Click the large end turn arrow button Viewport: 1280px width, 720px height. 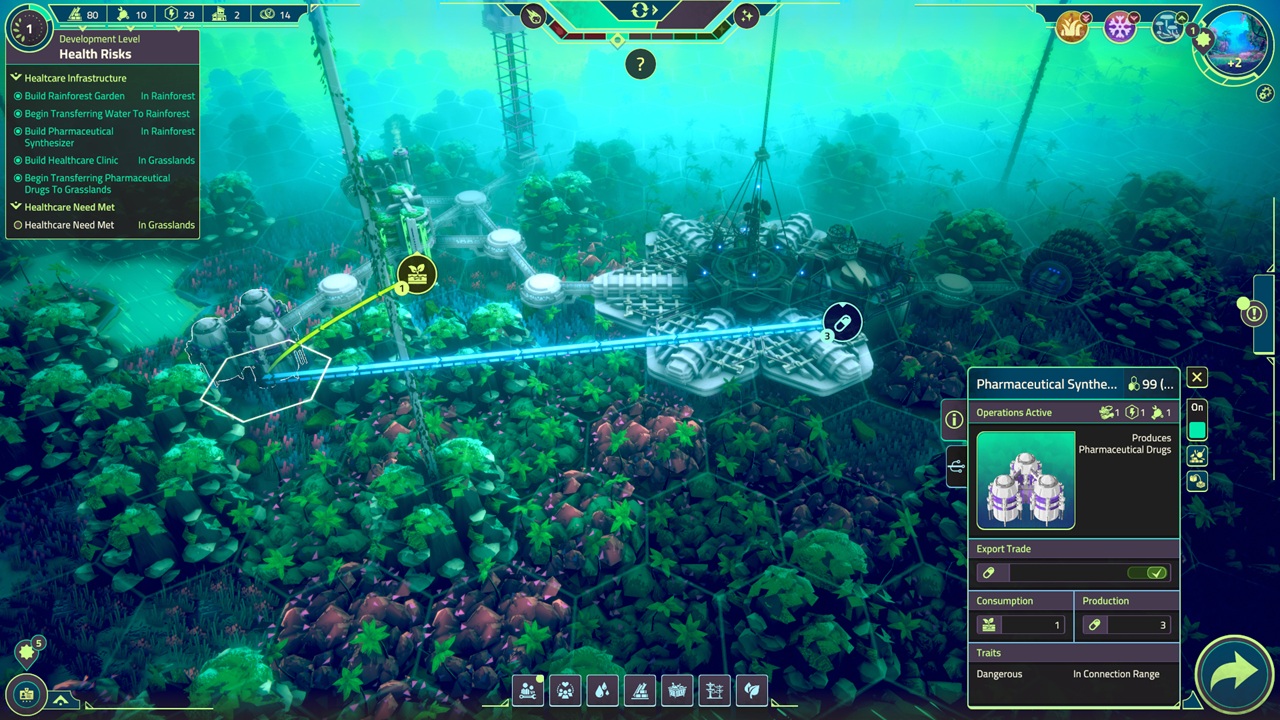click(1234, 674)
